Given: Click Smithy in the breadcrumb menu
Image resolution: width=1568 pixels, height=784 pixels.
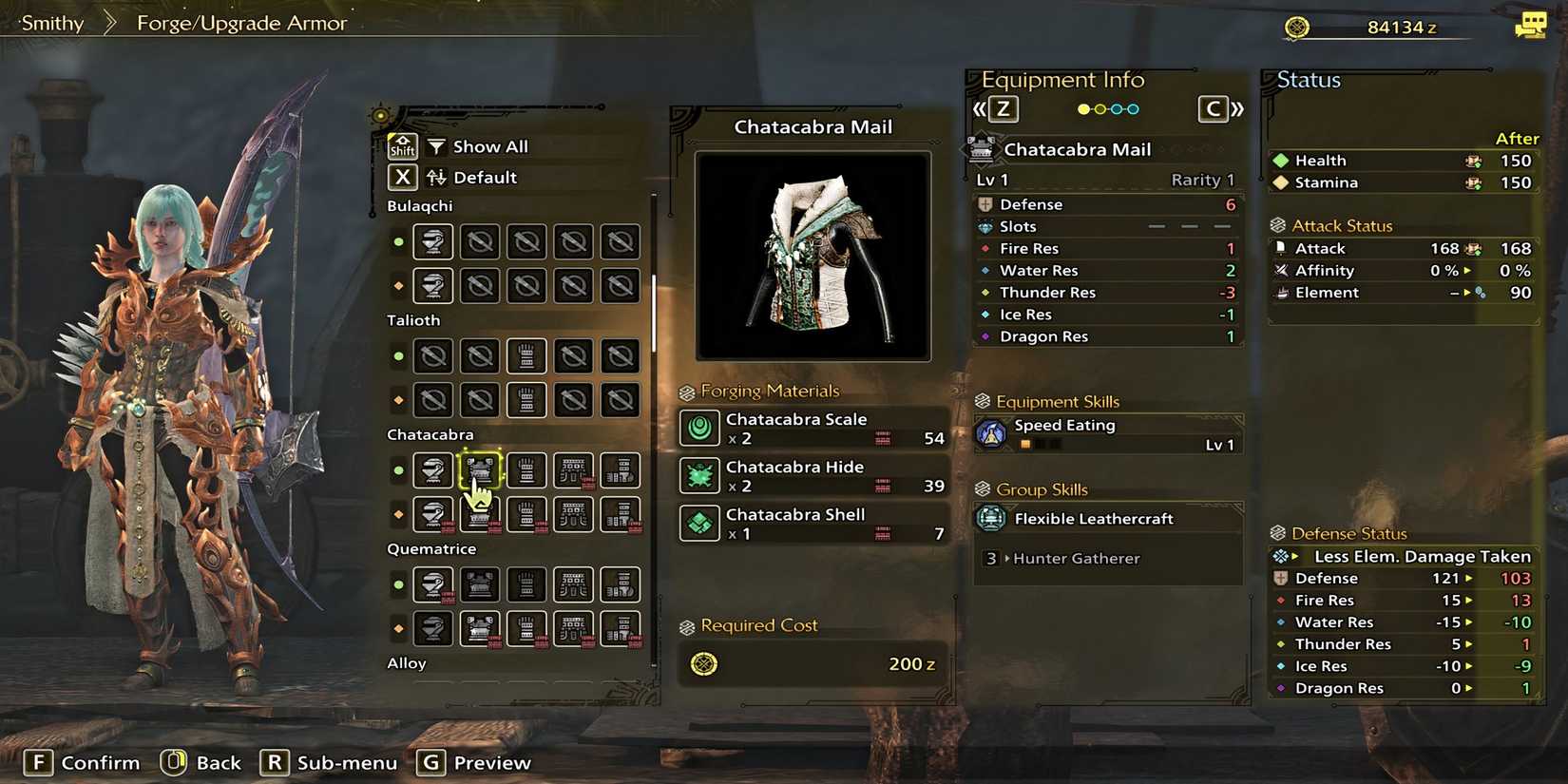Looking at the screenshot, I should tap(49, 22).
